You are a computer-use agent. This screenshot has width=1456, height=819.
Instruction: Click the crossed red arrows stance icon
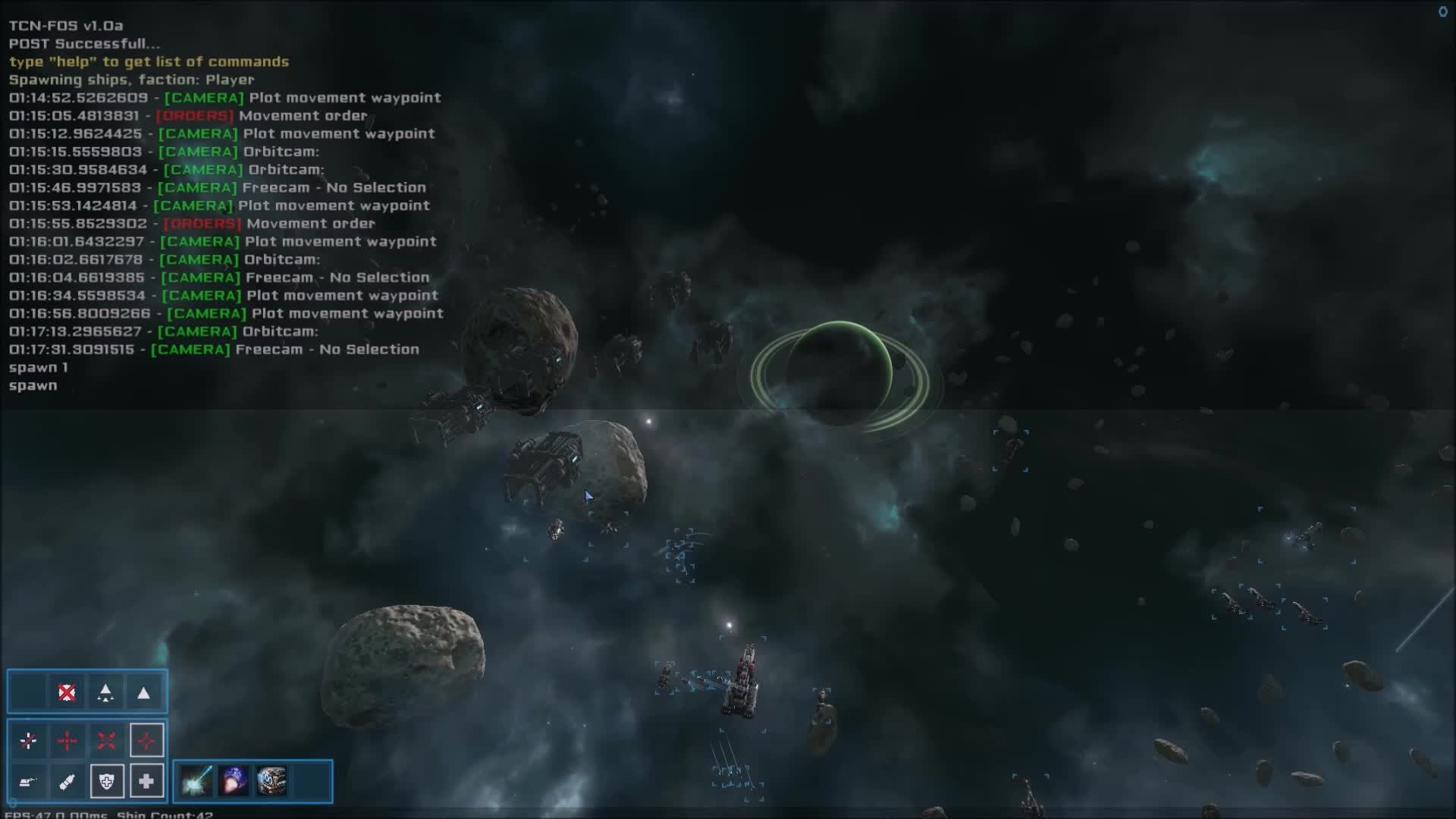[x=105, y=741]
